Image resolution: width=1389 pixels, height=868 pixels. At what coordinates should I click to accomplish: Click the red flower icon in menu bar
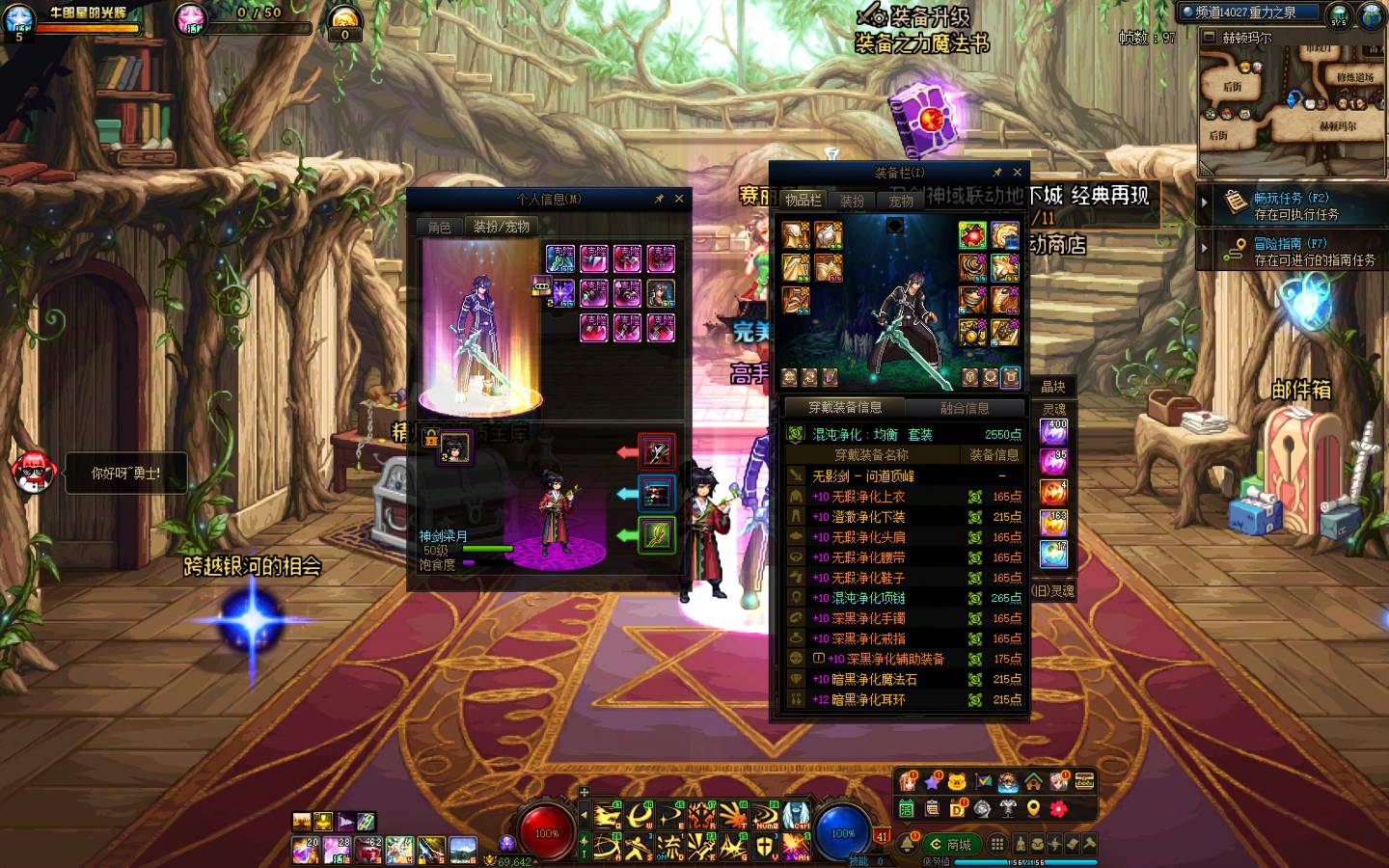click(1058, 808)
